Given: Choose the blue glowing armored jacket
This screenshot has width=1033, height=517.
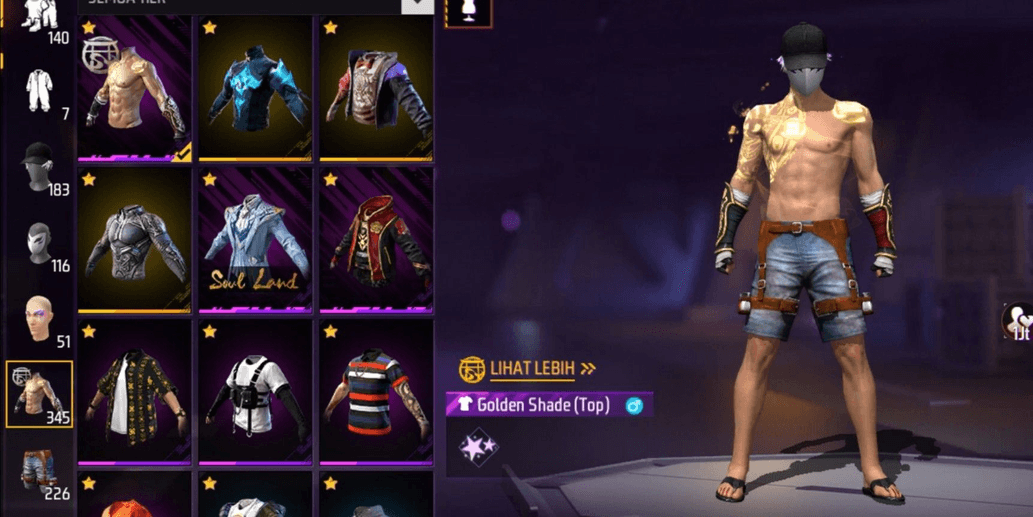Looking at the screenshot, I should [255, 88].
